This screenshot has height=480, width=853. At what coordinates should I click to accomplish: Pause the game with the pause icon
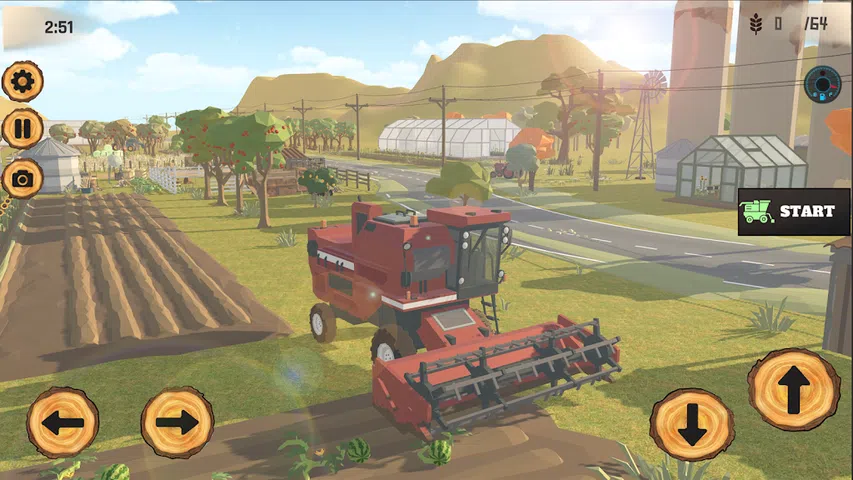click(x=22, y=129)
